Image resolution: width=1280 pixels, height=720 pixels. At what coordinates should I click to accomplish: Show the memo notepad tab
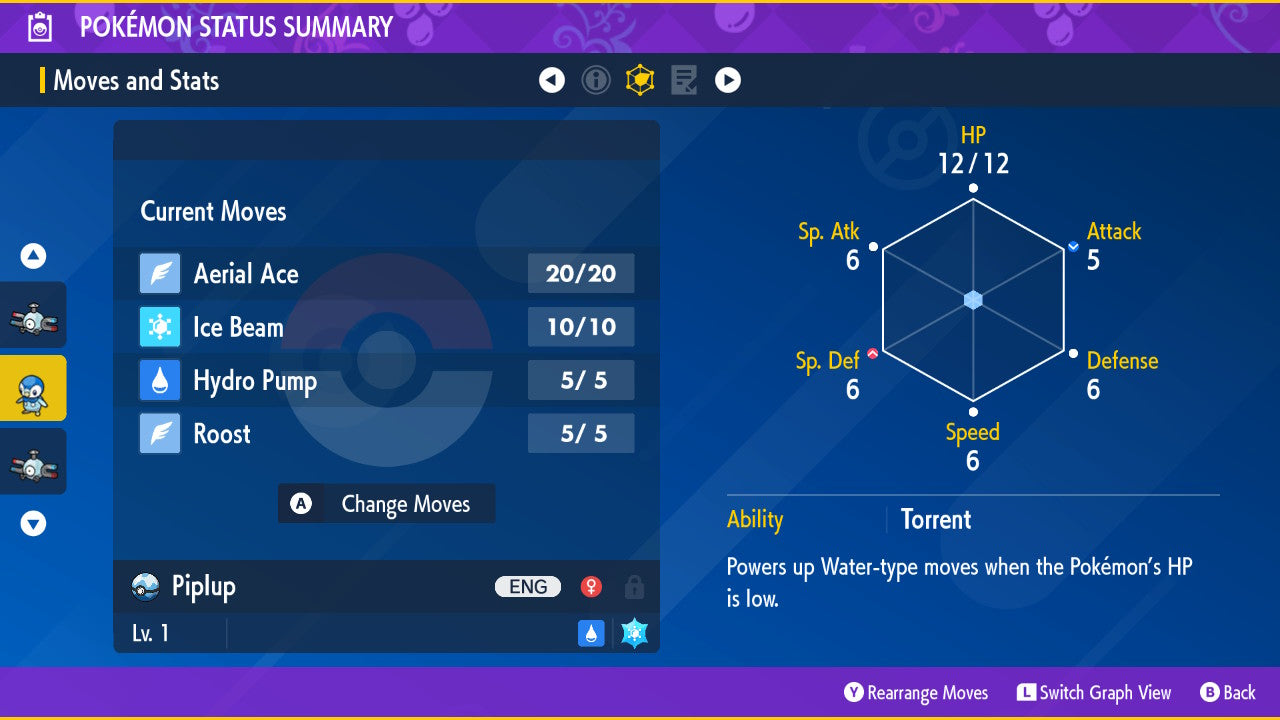[x=684, y=80]
